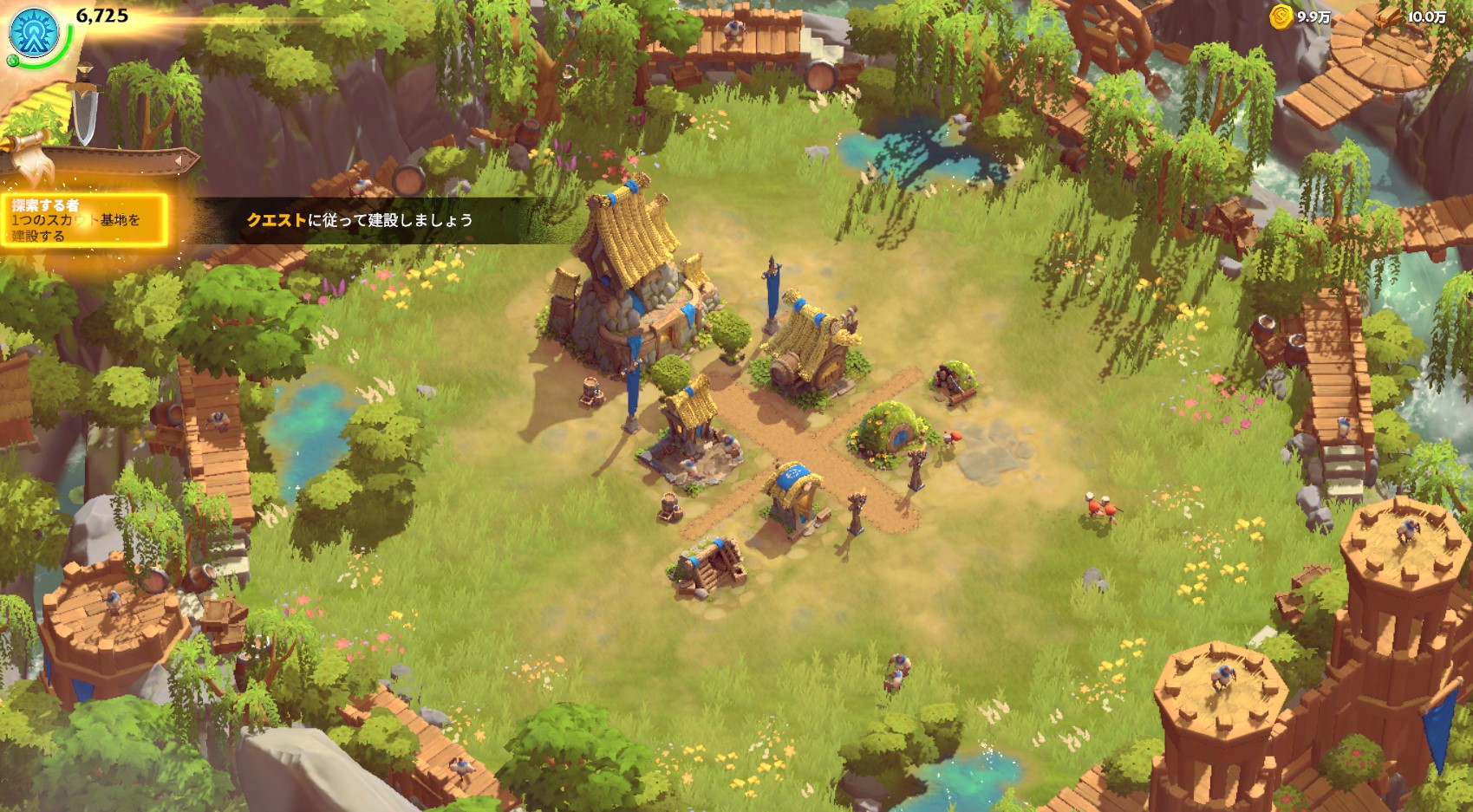1473x812 pixels.
Task: Tap the gold coin resource icon
Action: [x=1281, y=16]
